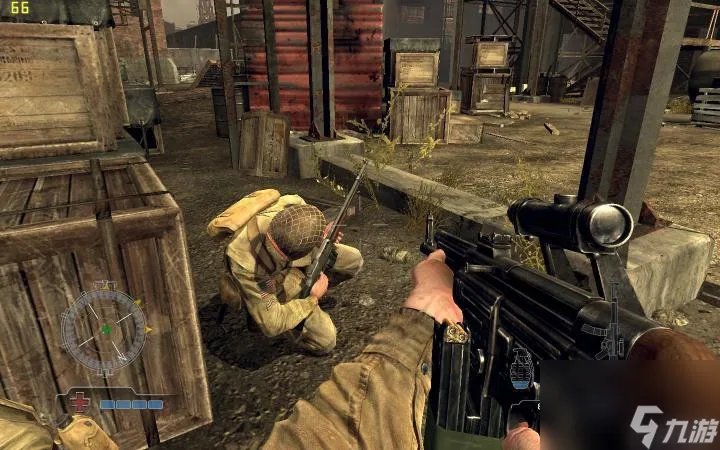Click the red cross health icon
Viewport: 720px width, 450px height.
tap(82, 405)
